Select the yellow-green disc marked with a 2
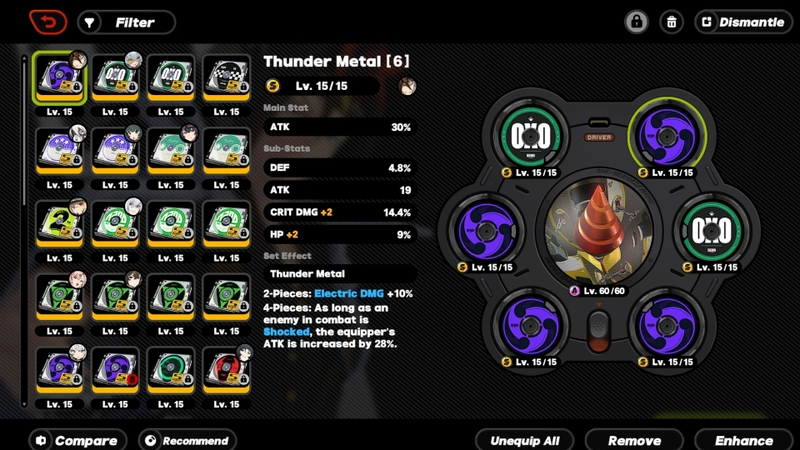This screenshot has height=450, width=800. coord(59,223)
